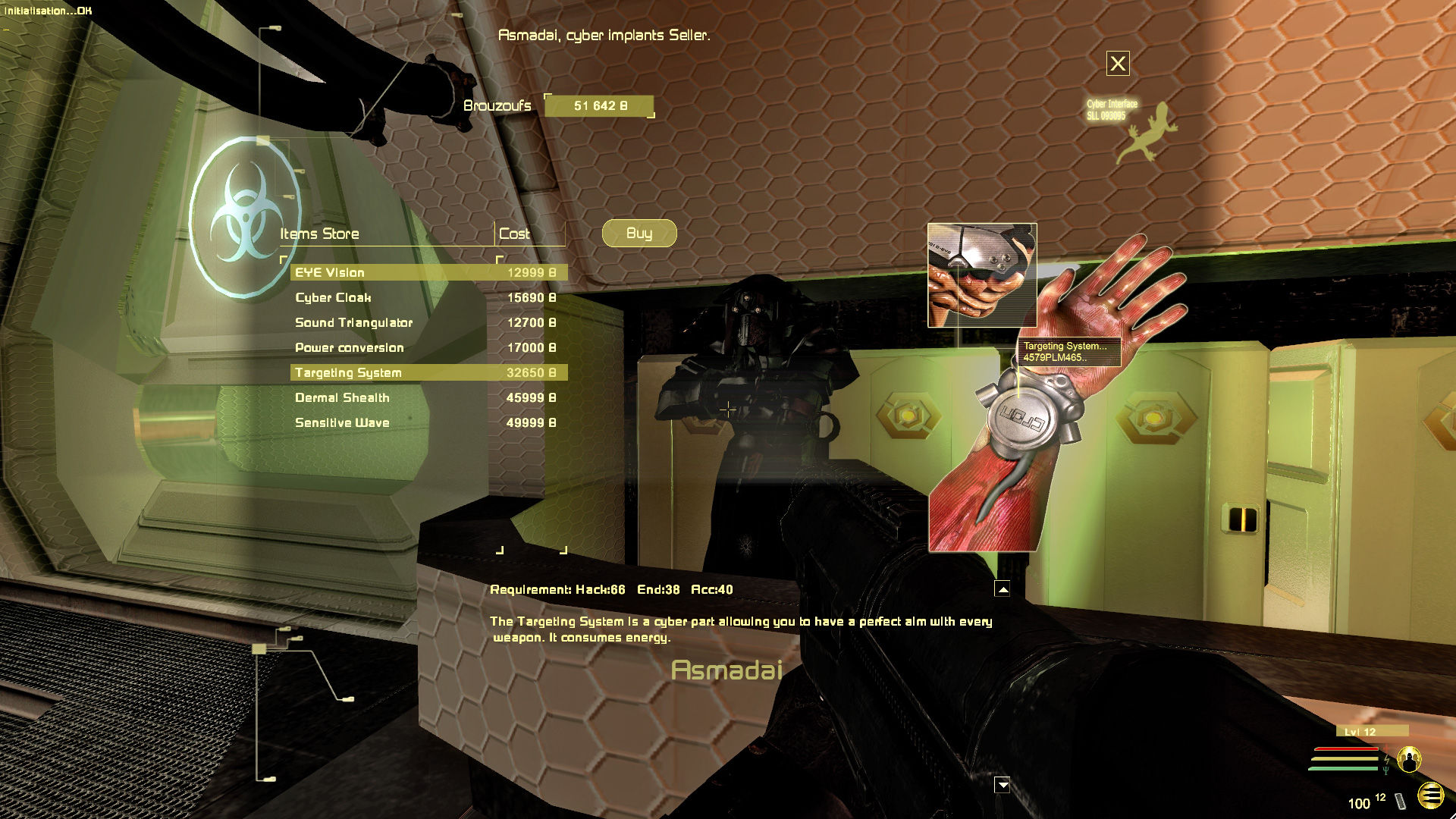Click the circular ammo icon with bullets
The height and width of the screenshot is (819, 1456).
[x=1430, y=795]
